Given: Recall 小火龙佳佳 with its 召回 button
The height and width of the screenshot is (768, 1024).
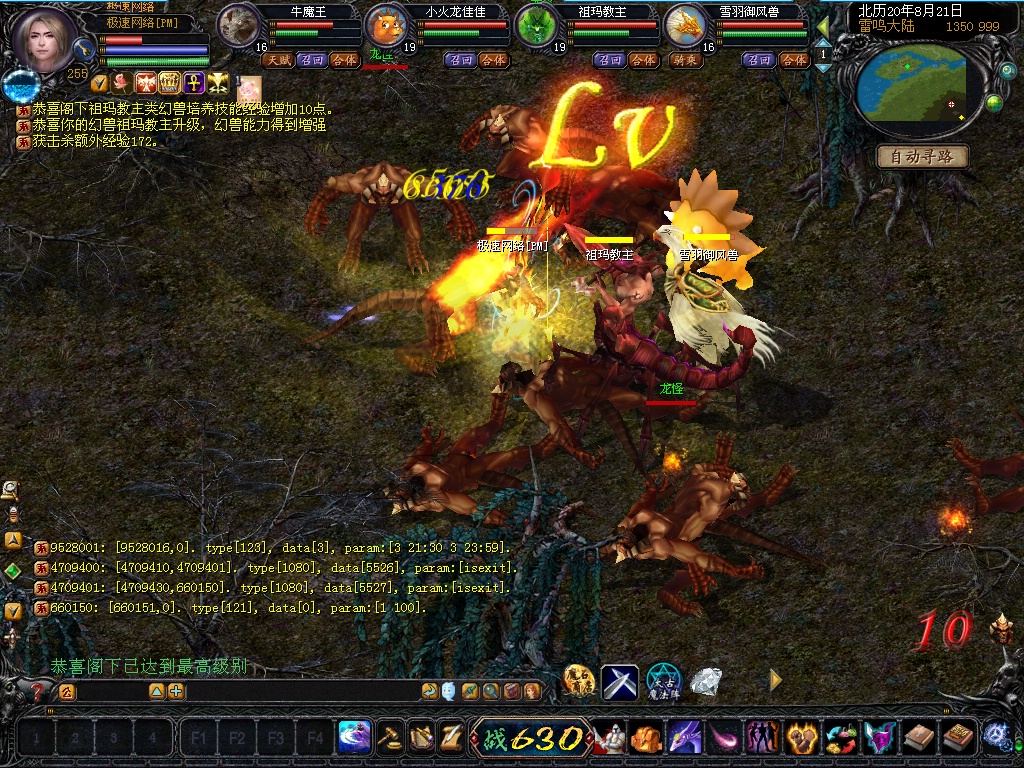Looking at the screenshot, I should [x=461, y=60].
